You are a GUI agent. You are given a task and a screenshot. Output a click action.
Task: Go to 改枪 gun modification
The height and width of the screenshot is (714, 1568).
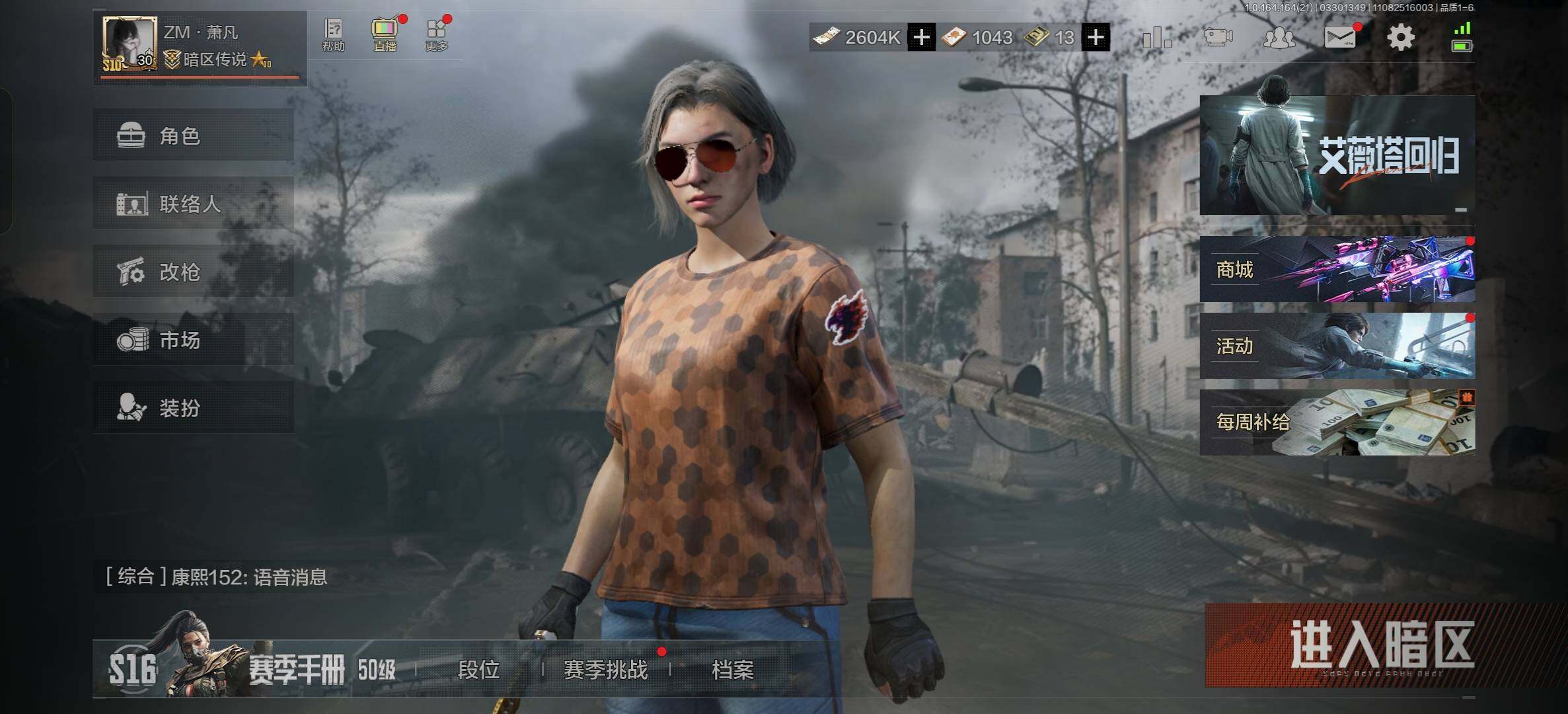193,272
